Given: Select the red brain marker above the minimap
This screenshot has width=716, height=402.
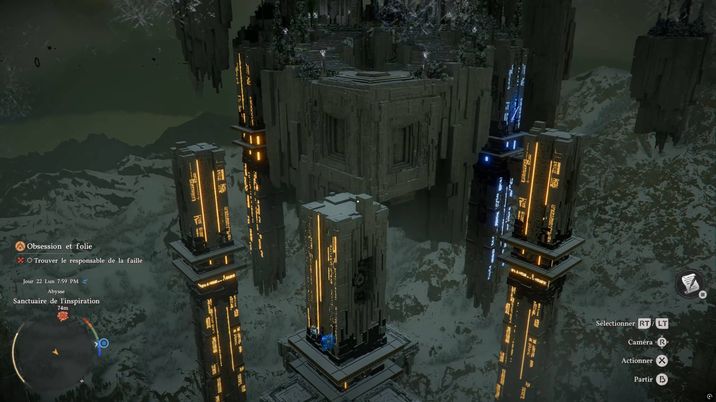Looking at the screenshot, I should (x=63, y=316).
